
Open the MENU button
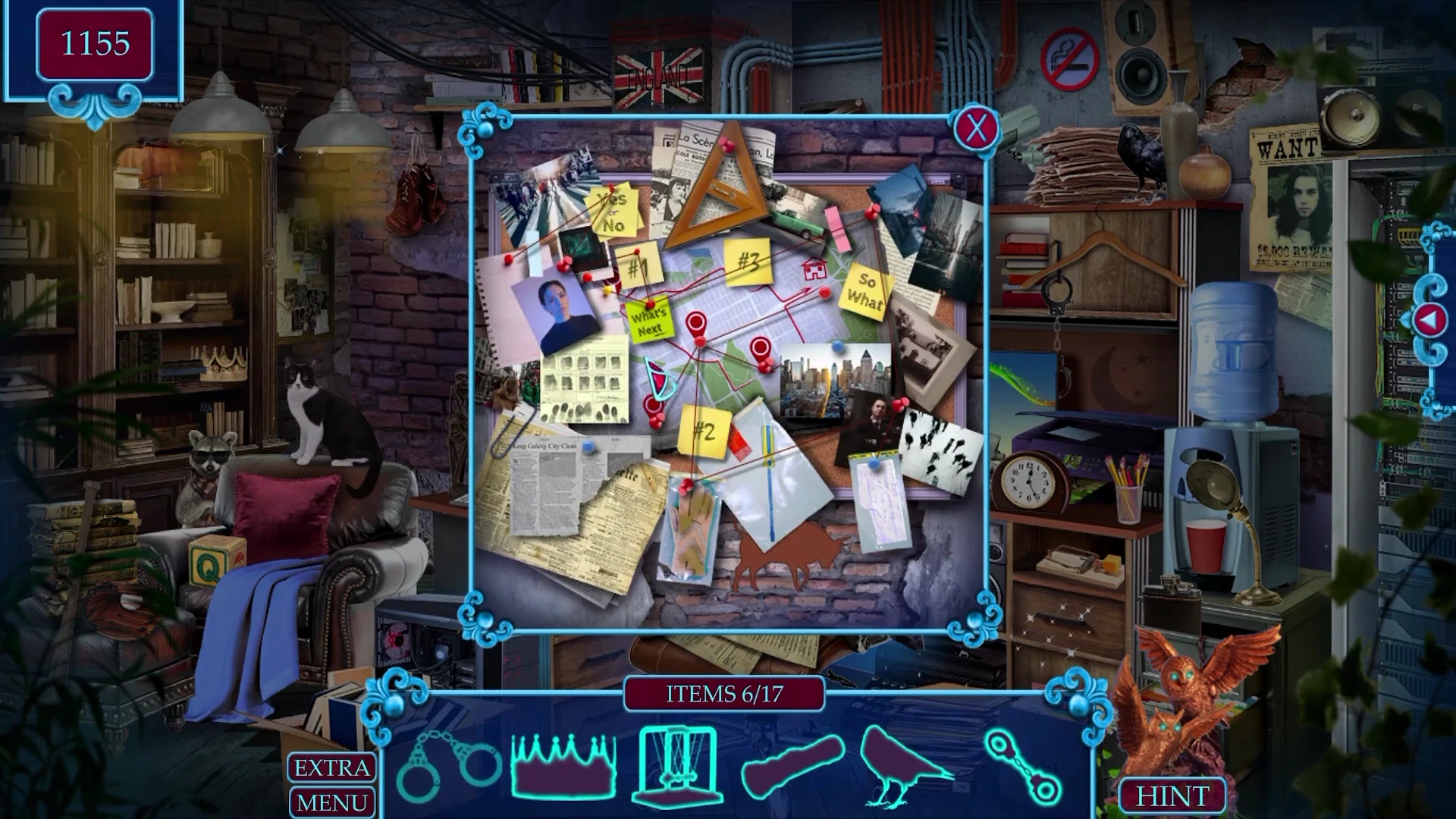click(x=331, y=802)
